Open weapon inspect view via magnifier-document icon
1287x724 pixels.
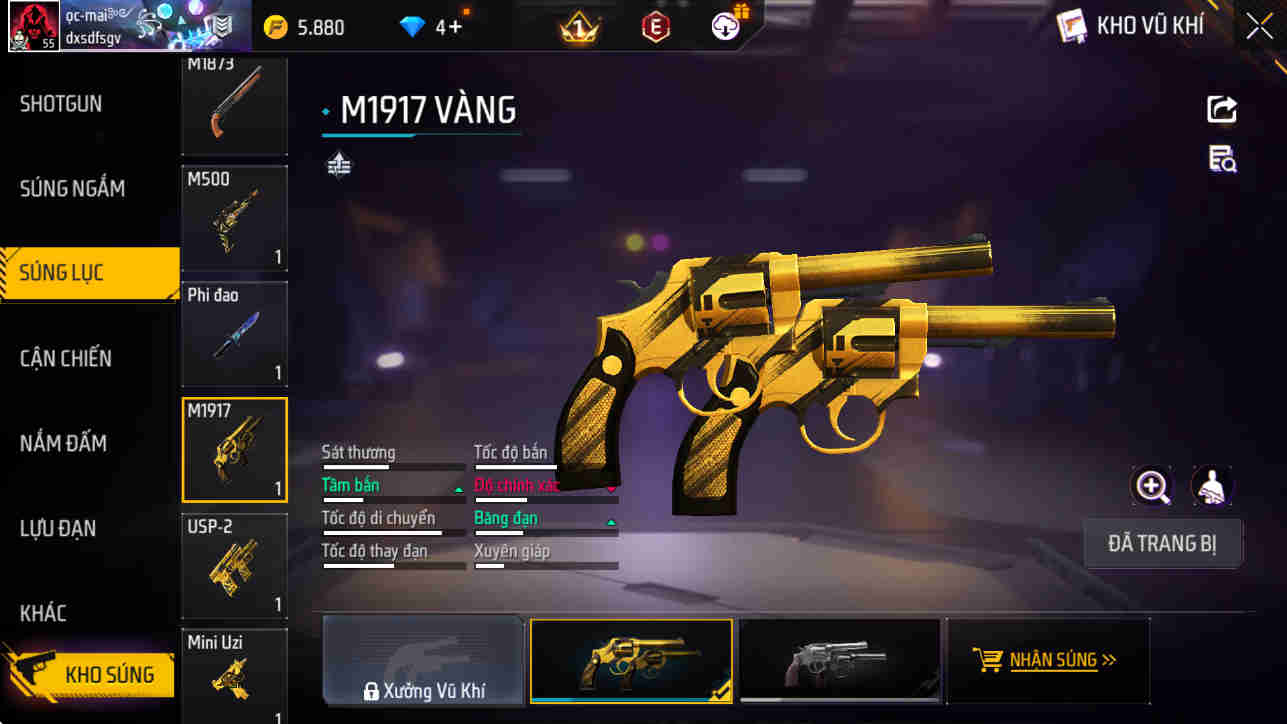[x=1221, y=160]
